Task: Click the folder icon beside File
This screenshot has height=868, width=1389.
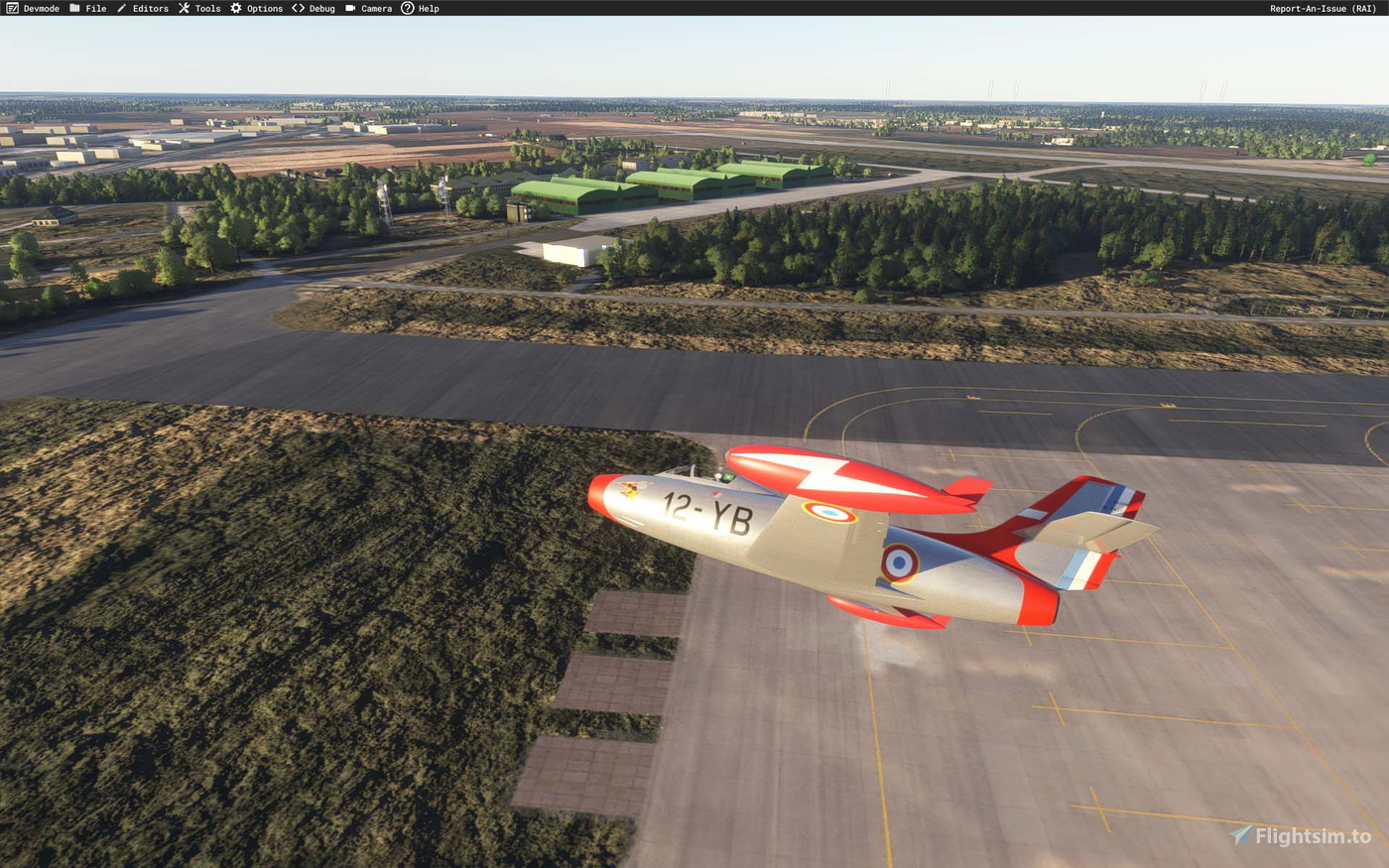Action: (74, 8)
